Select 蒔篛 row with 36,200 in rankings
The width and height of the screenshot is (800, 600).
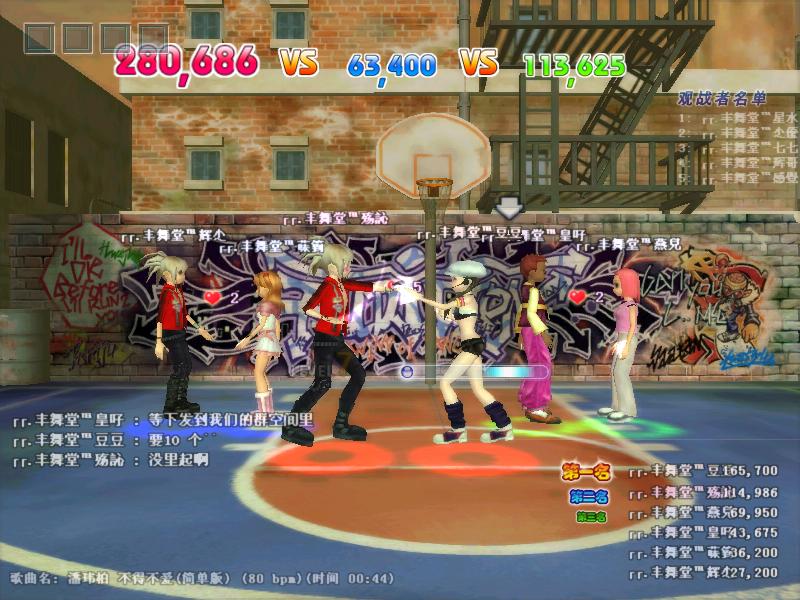tap(703, 552)
